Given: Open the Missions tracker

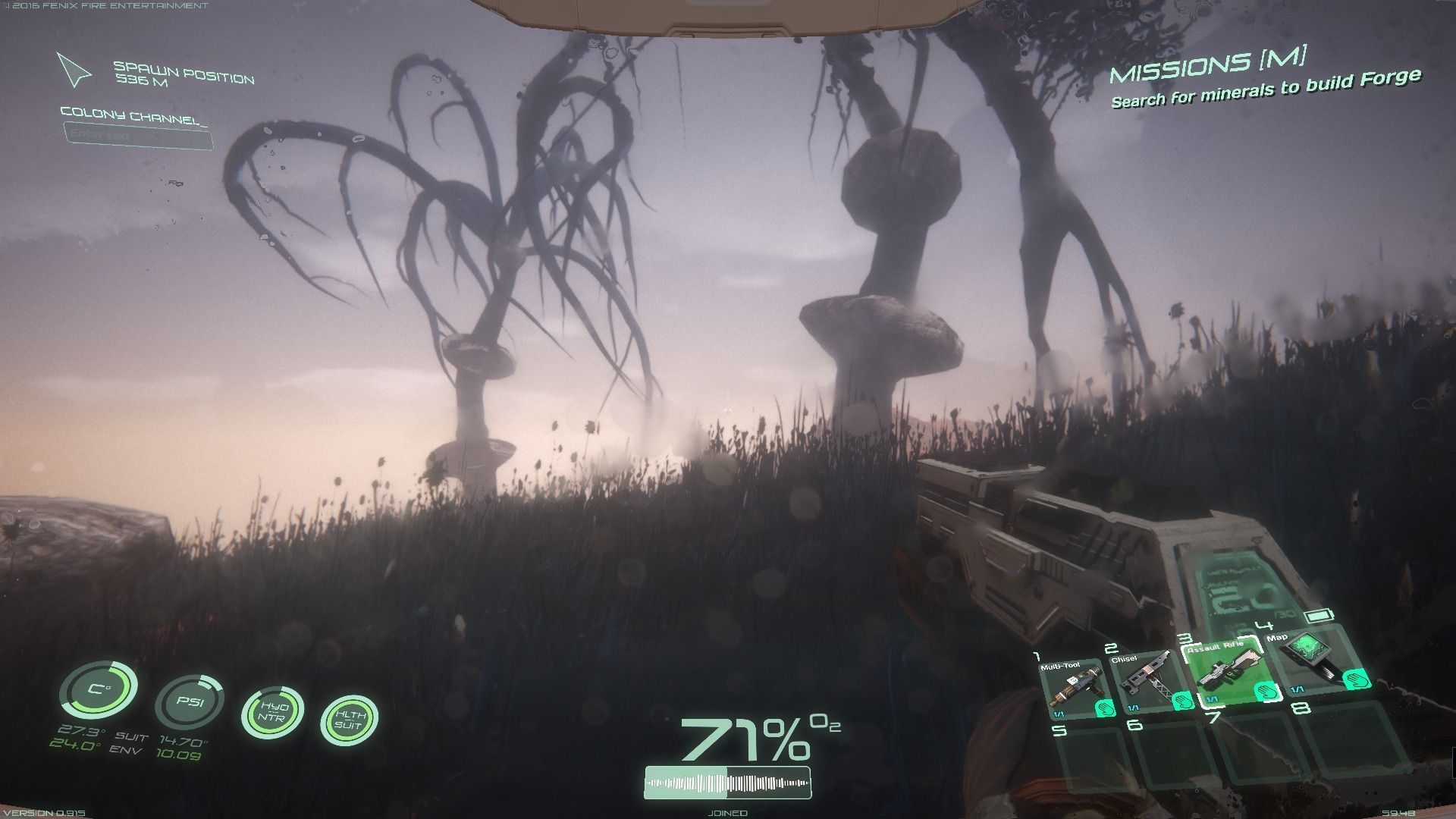Looking at the screenshot, I should pyautogui.click(x=1208, y=64).
